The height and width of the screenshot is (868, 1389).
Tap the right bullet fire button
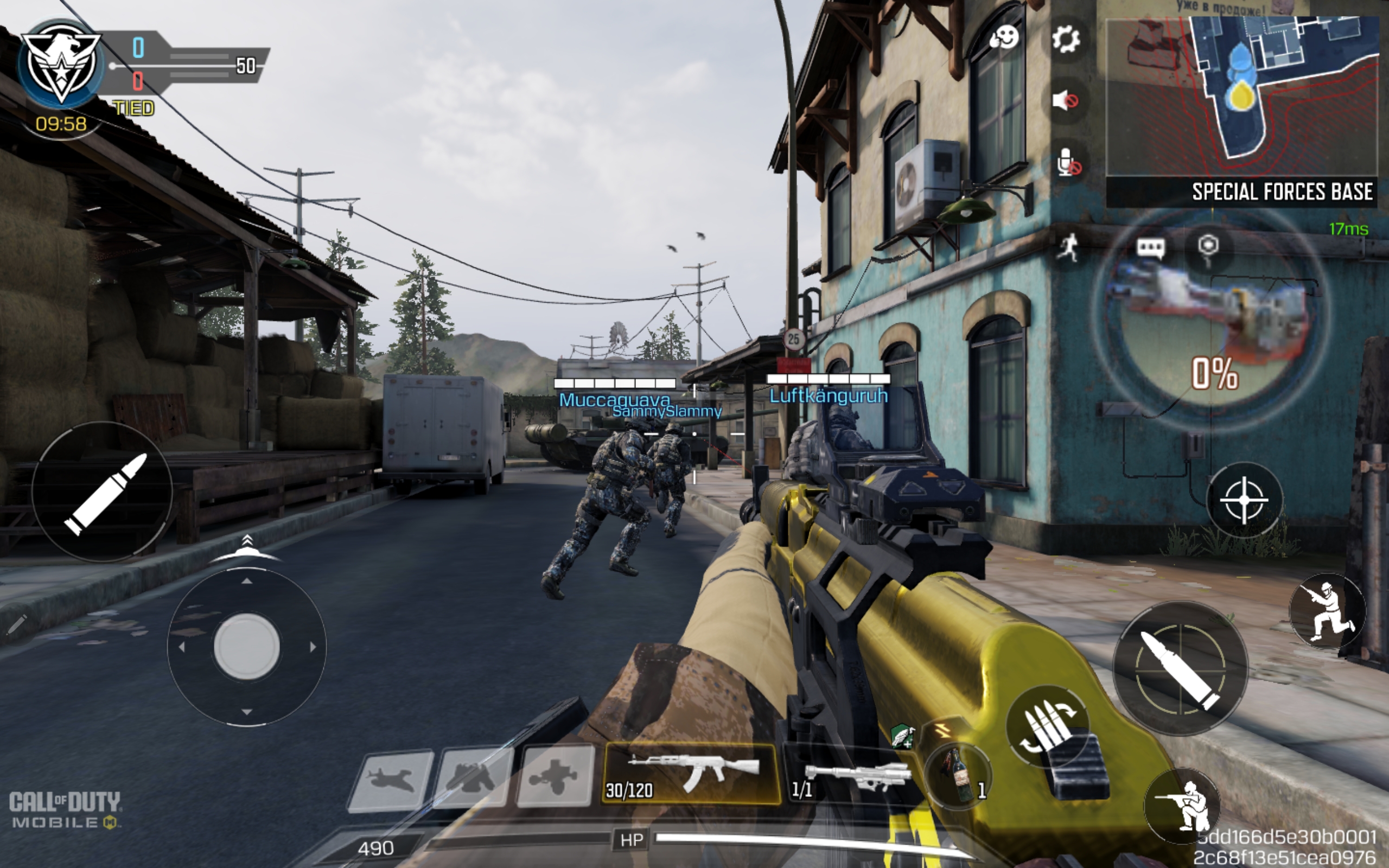(x=1180, y=668)
